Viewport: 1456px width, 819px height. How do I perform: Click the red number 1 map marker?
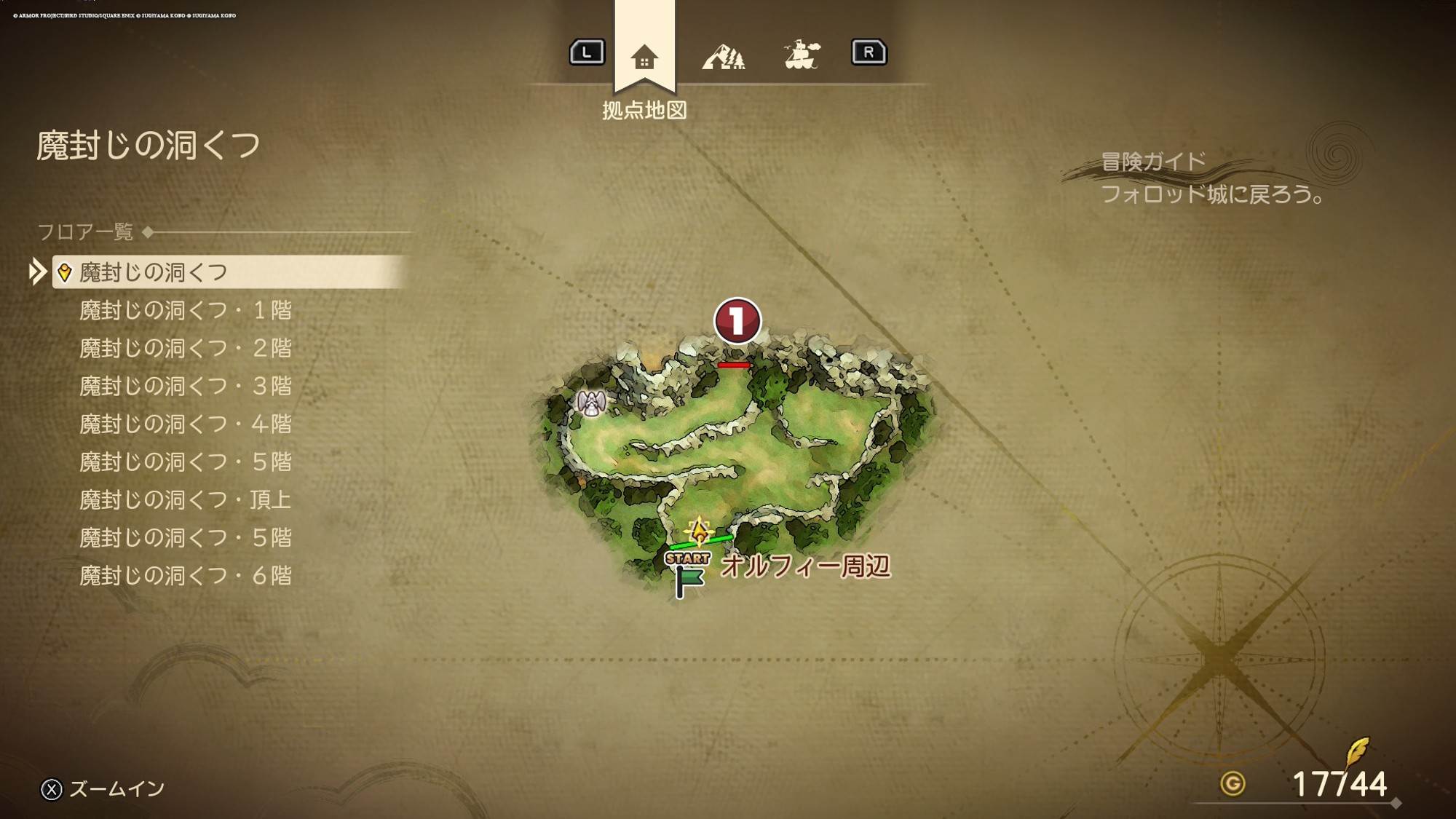(737, 320)
